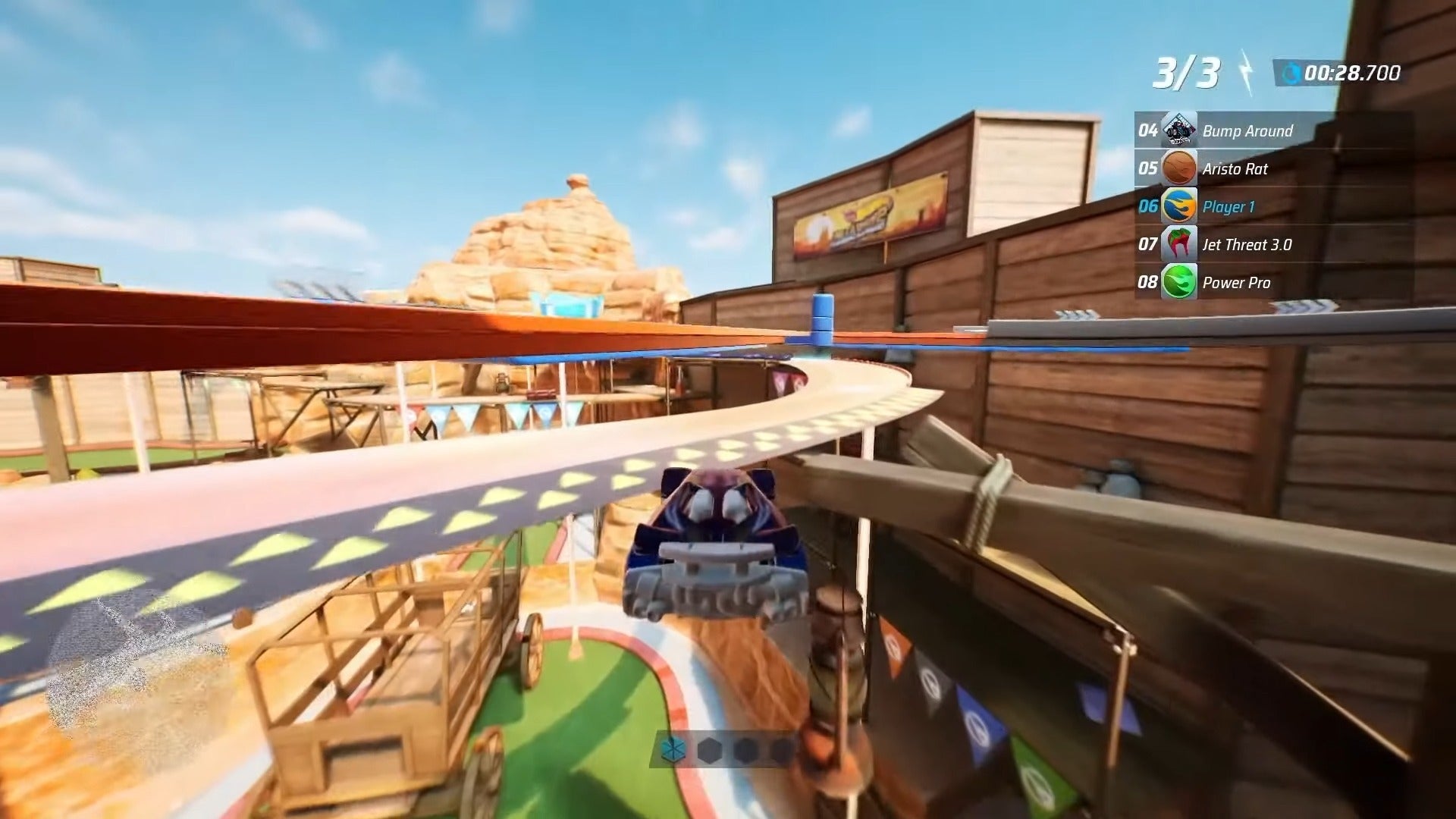Screen dimensions: 1456x819
Task: Click the 3/3 lap counter display
Action: [1188, 71]
